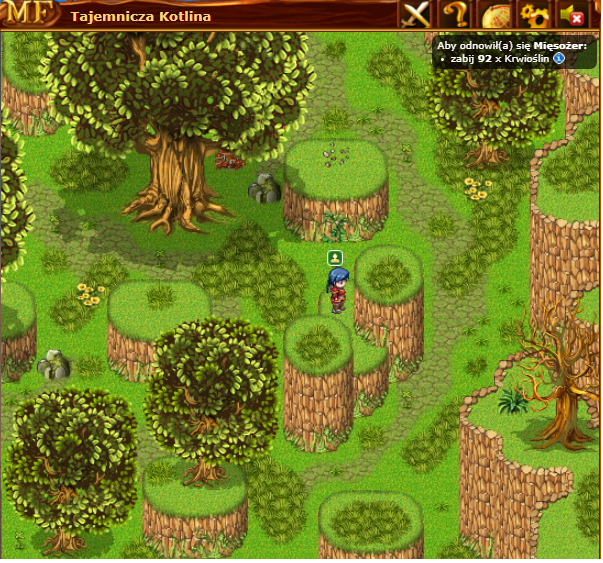Viewport: 603px width, 563px height.
Task: Click the crossed swords icon
Action: (x=415, y=15)
